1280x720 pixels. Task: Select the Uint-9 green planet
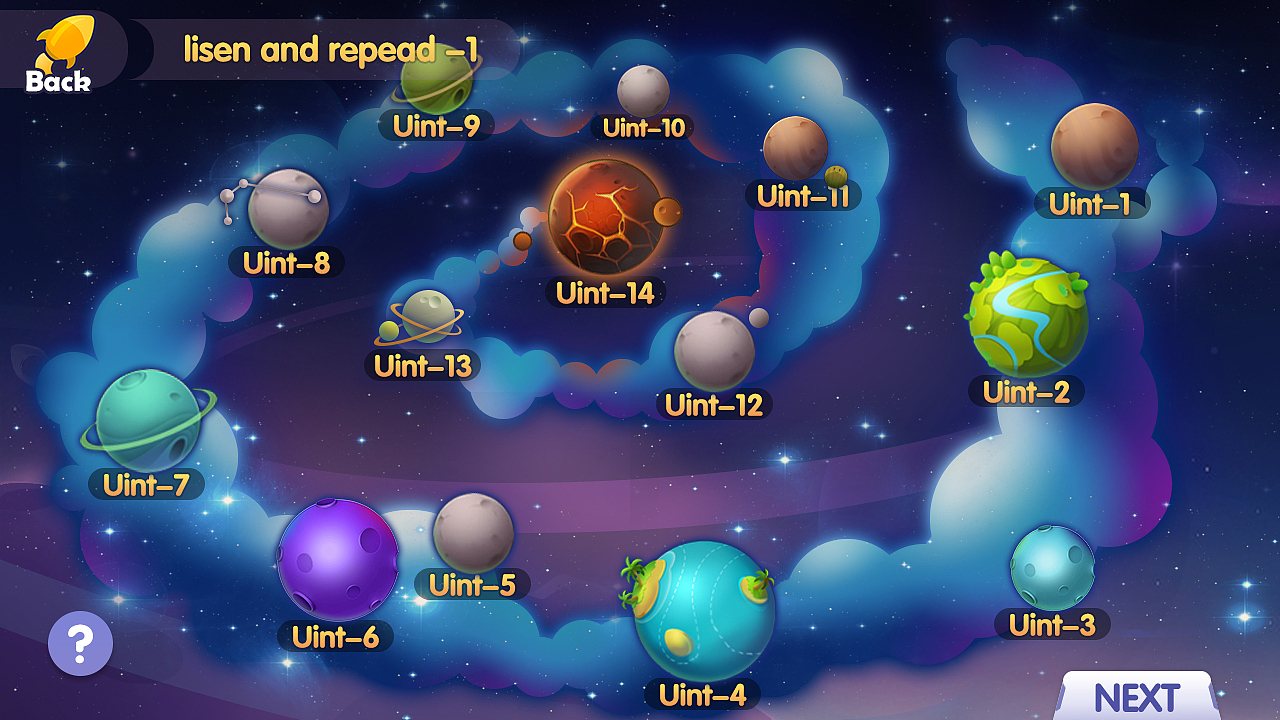coord(435,85)
